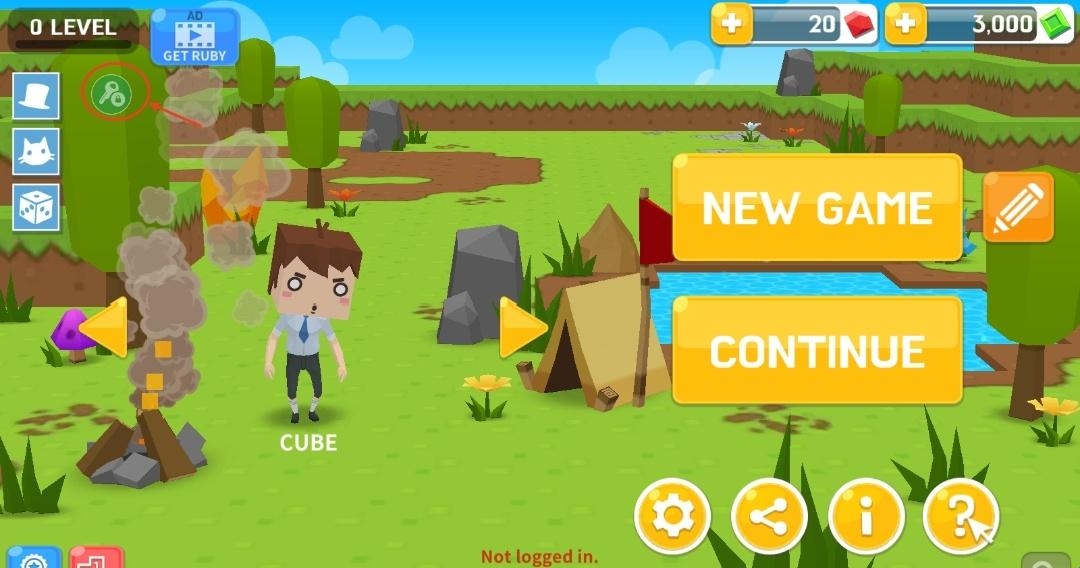Select the previous character with left arrow

[x=104, y=327]
